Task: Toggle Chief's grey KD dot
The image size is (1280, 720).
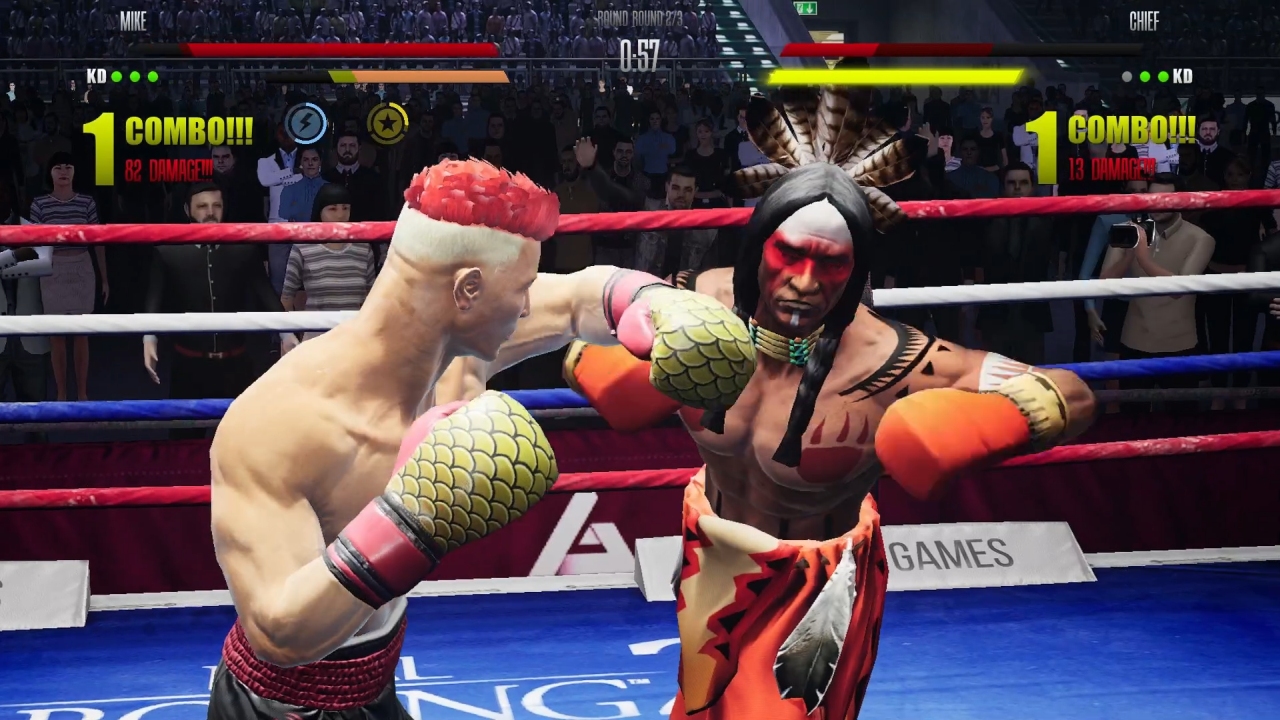Action: click(1126, 76)
